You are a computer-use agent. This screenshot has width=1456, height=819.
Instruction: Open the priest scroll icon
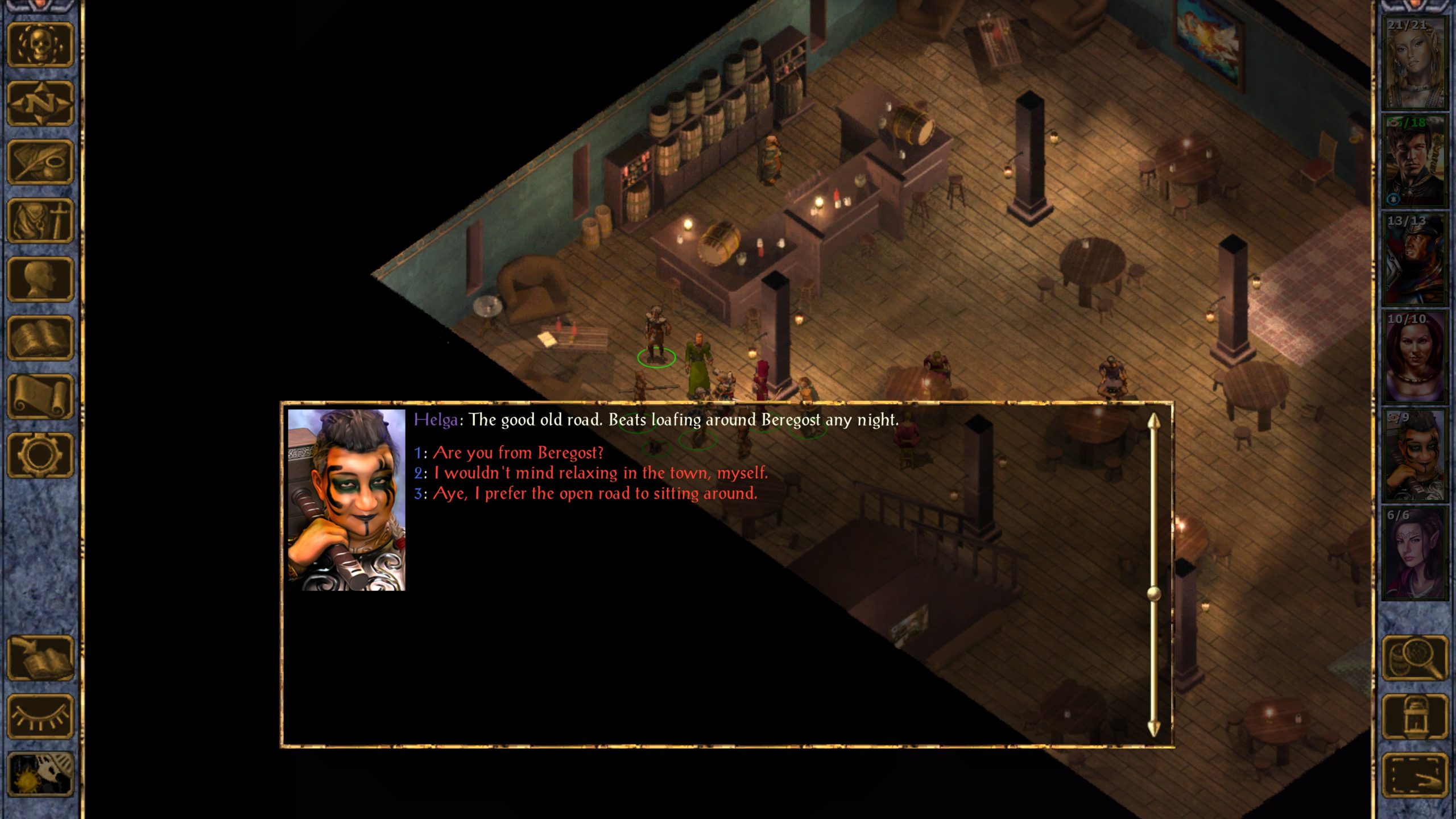coord(40,396)
